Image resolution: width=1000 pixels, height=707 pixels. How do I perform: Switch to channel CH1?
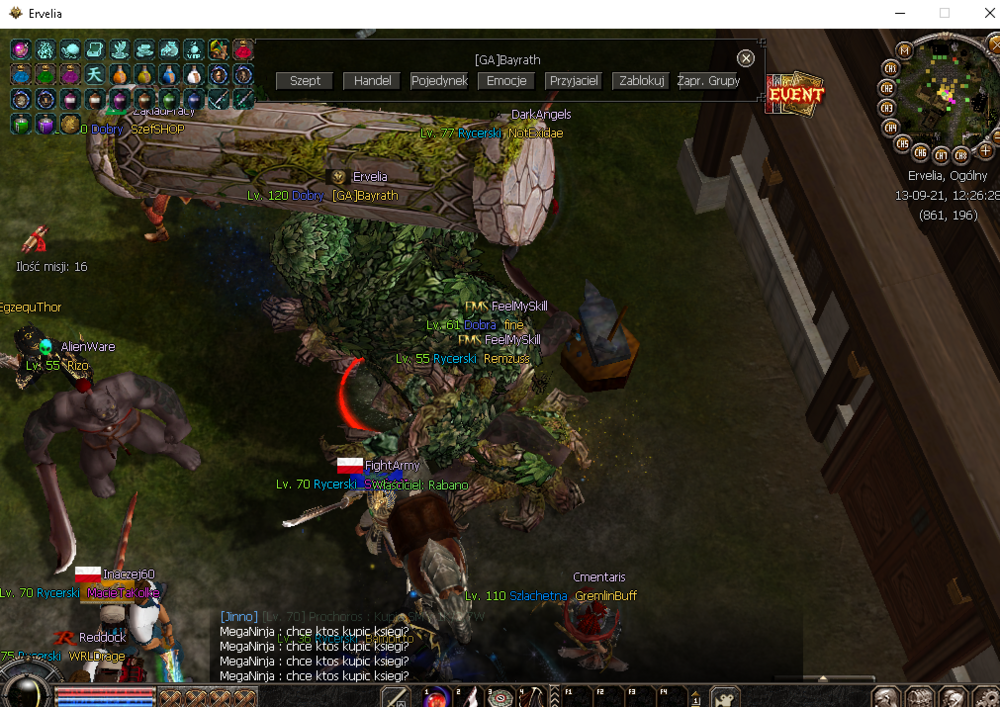click(889, 68)
